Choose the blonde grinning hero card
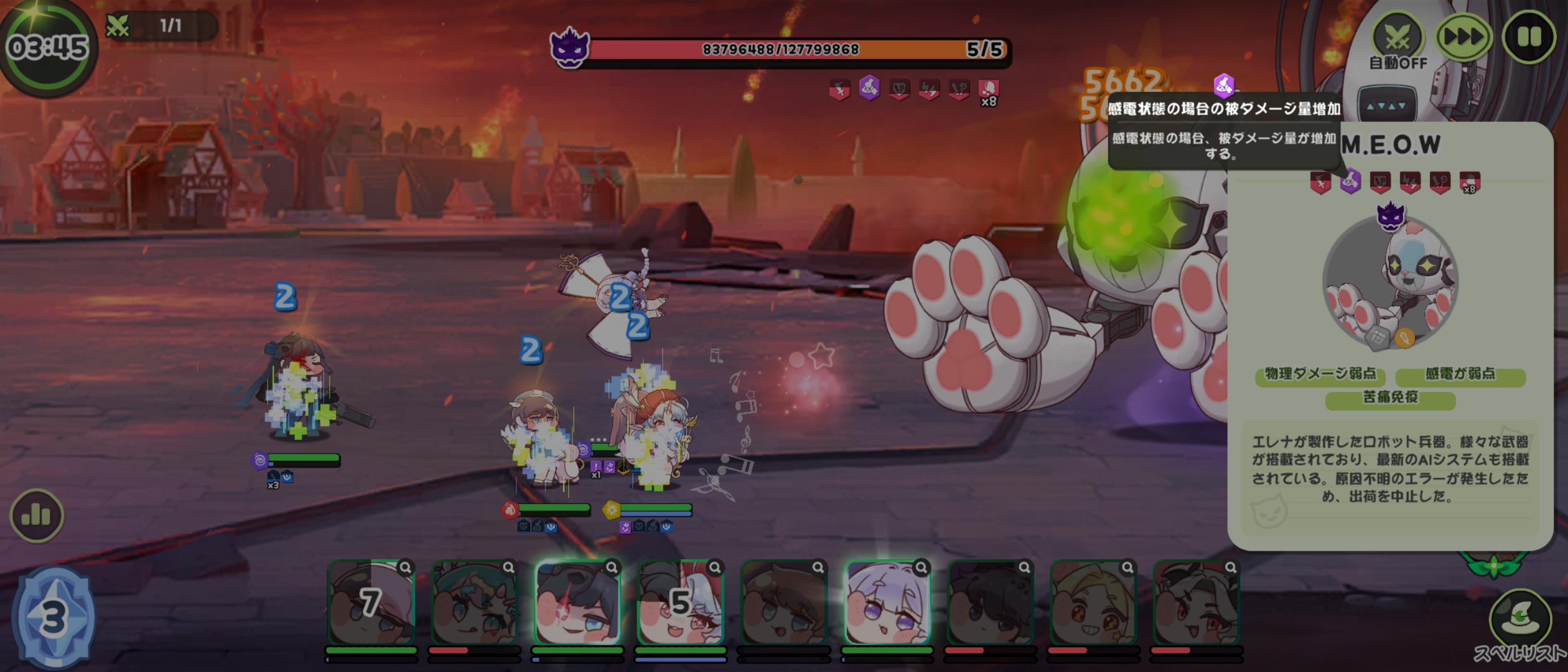 1093,602
